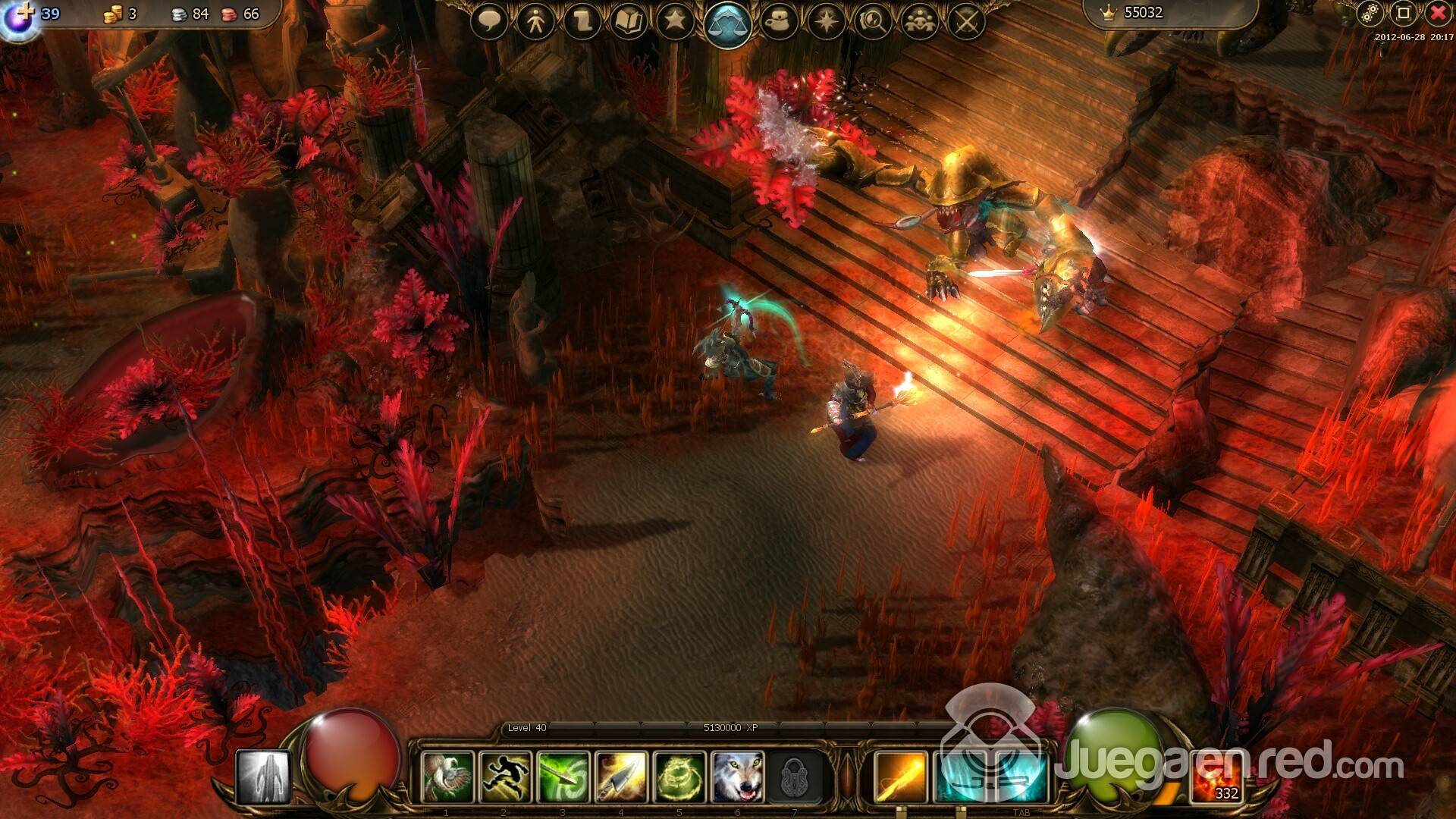Activate the green arrow shot skill

click(x=563, y=777)
